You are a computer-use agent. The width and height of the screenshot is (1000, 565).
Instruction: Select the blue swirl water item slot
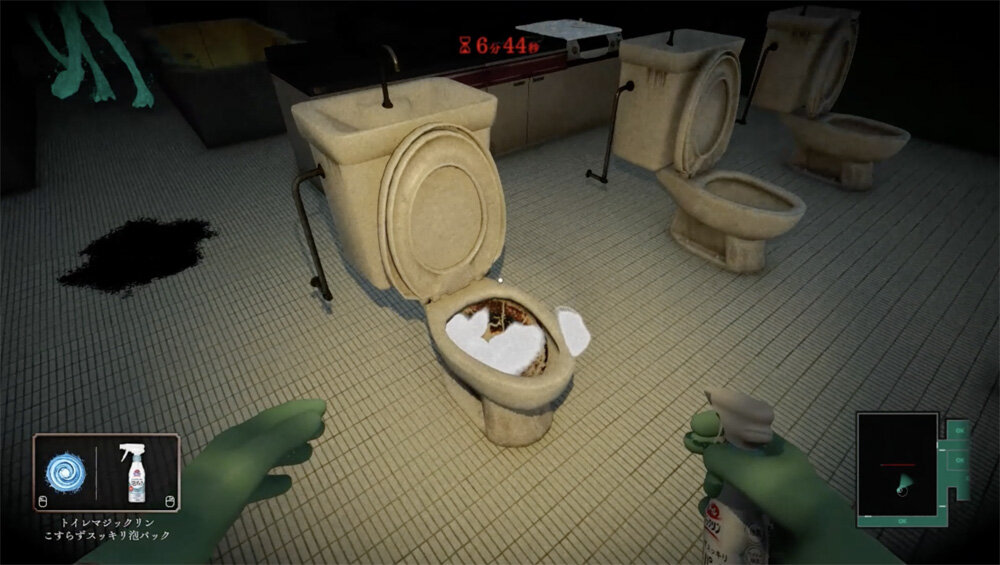point(67,472)
